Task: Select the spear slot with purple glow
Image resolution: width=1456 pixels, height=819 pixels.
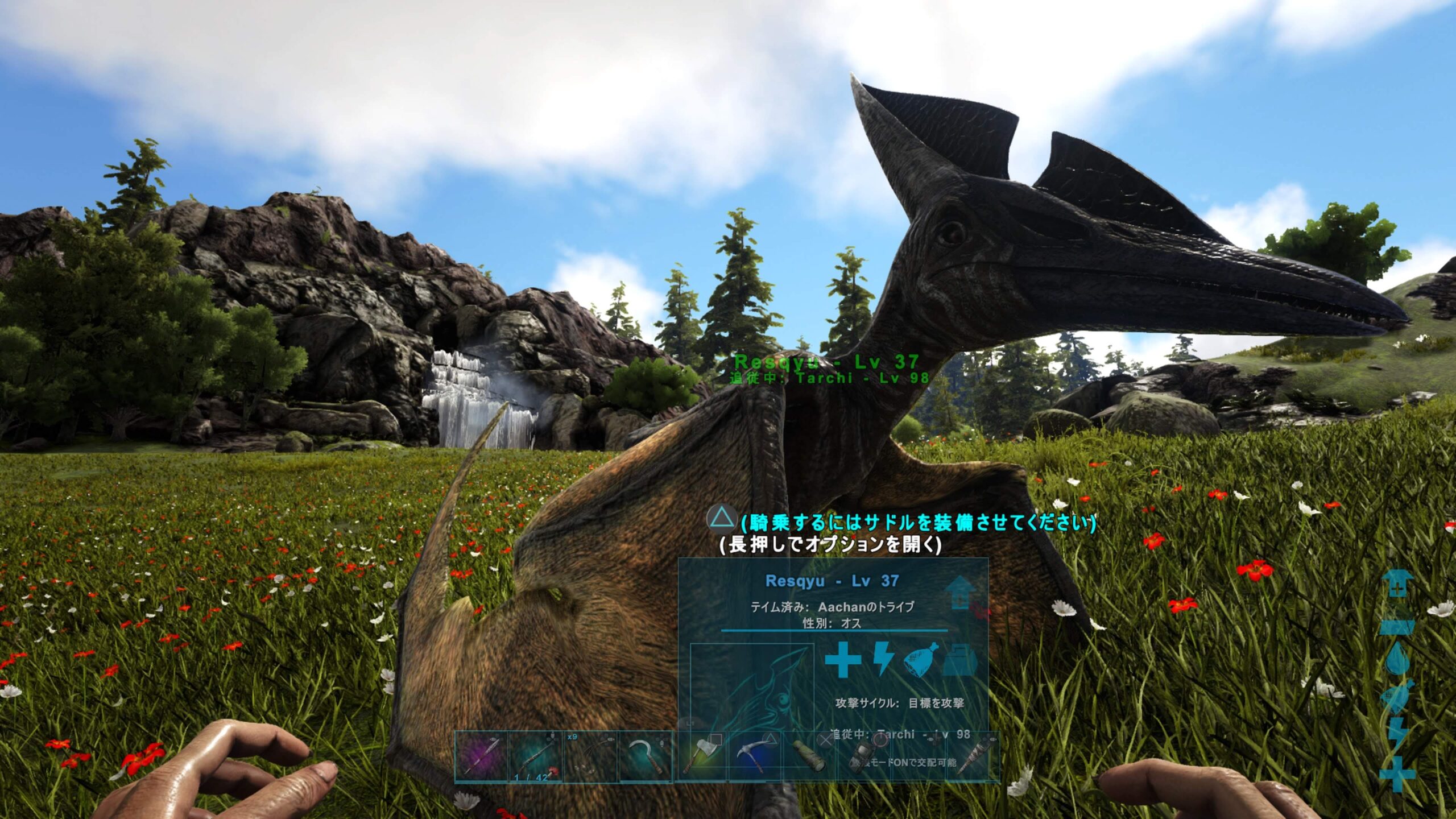Action: [481, 757]
